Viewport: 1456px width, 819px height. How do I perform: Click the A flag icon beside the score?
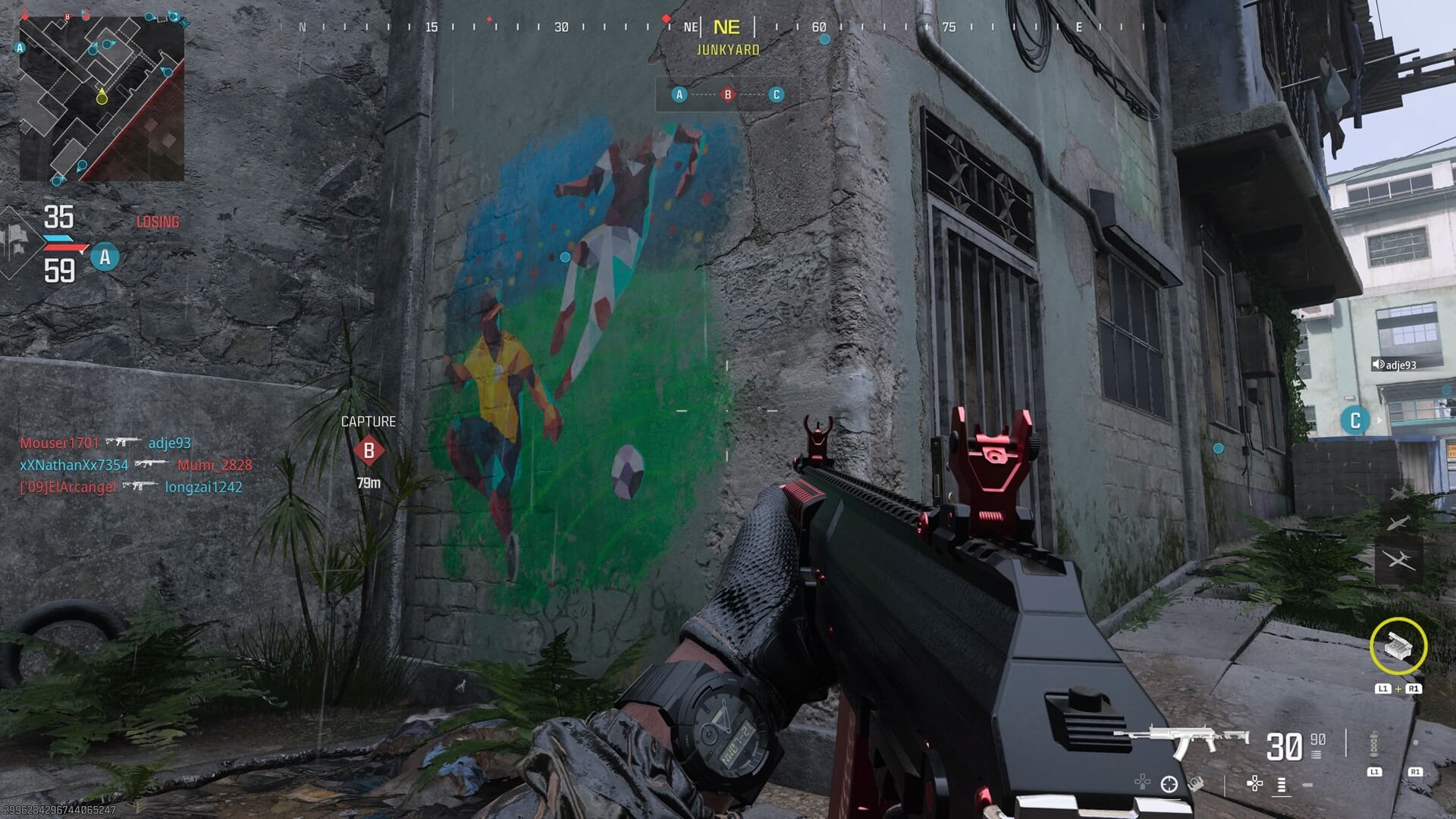[x=105, y=257]
